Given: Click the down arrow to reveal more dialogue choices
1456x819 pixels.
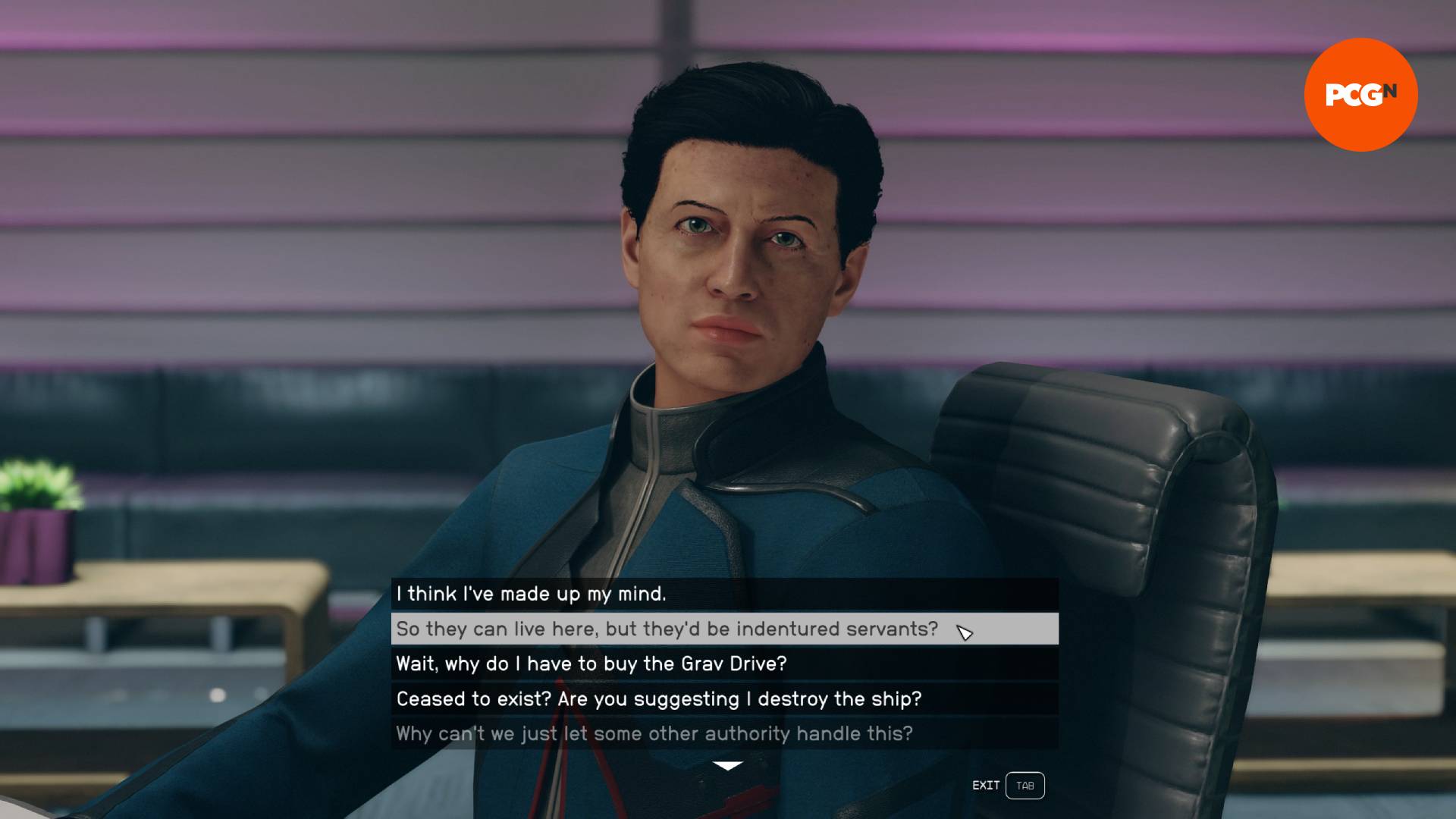Looking at the screenshot, I should [727, 764].
